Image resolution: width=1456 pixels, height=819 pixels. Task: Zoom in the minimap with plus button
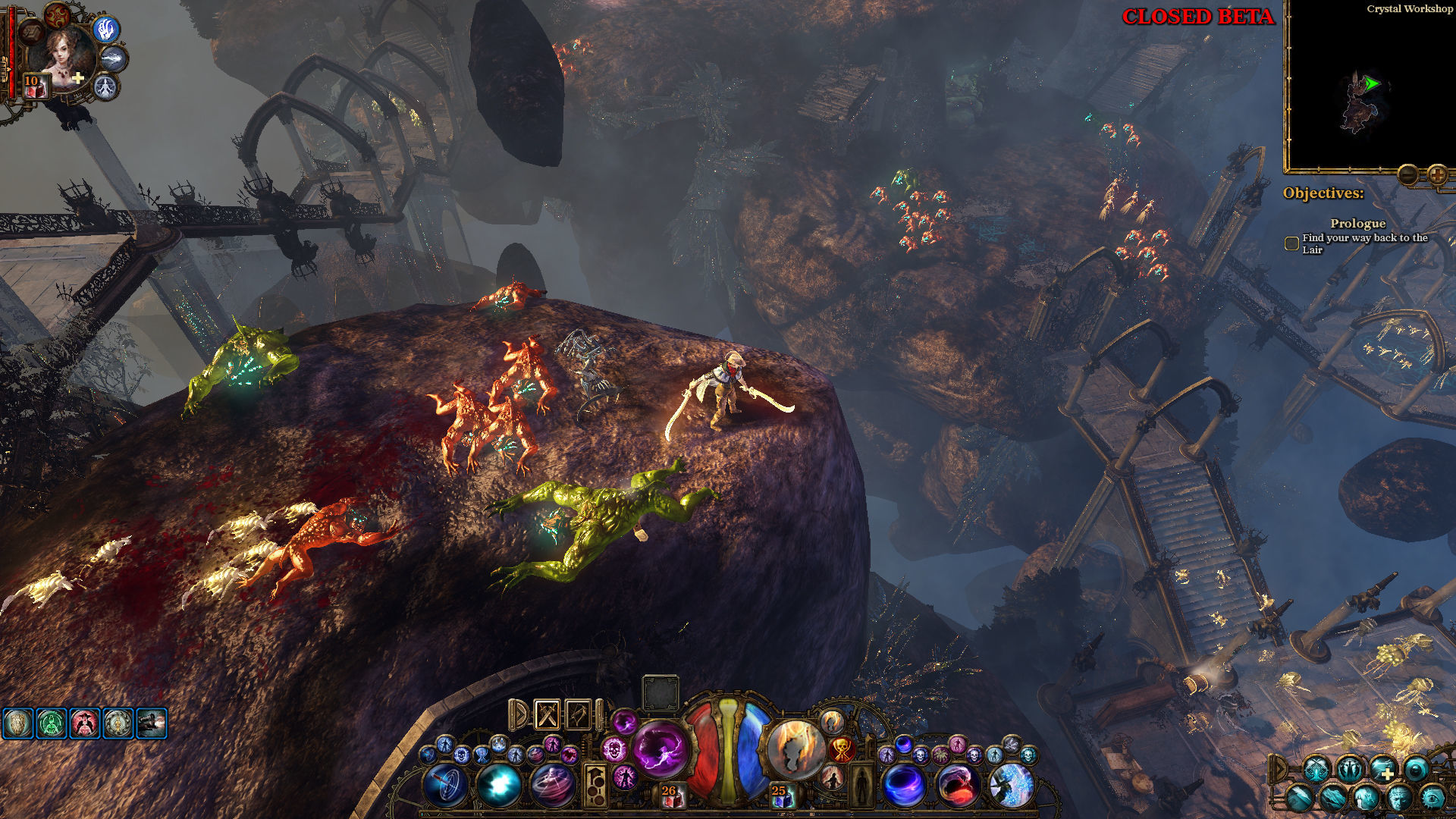pos(1437,175)
